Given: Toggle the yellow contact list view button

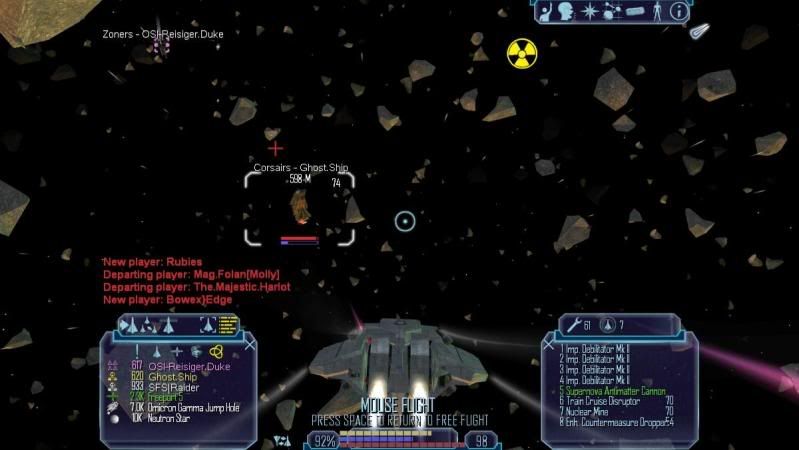Looking at the screenshot, I should click(228, 324).
